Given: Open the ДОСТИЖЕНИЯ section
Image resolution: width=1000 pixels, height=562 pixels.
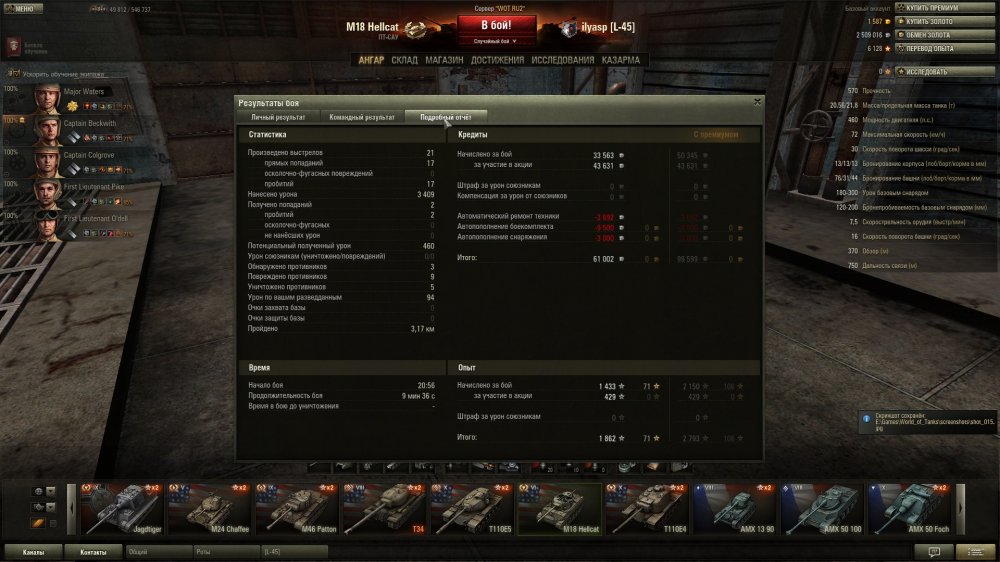Looking at the screenshot, I should (497, 60).
